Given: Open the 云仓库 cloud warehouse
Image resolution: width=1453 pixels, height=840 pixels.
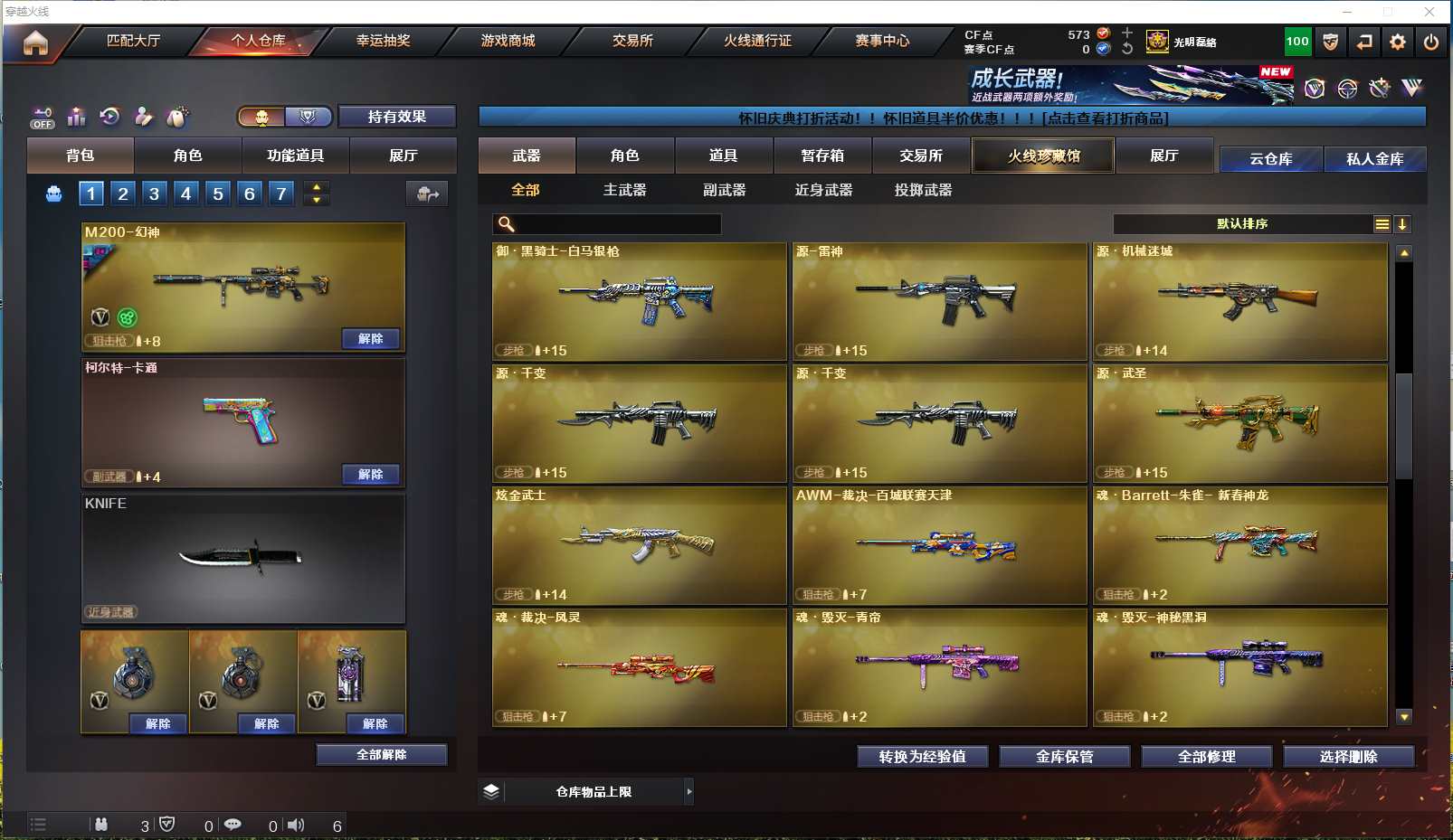Looking at the screenshot, I should [x=1270, y=159].
